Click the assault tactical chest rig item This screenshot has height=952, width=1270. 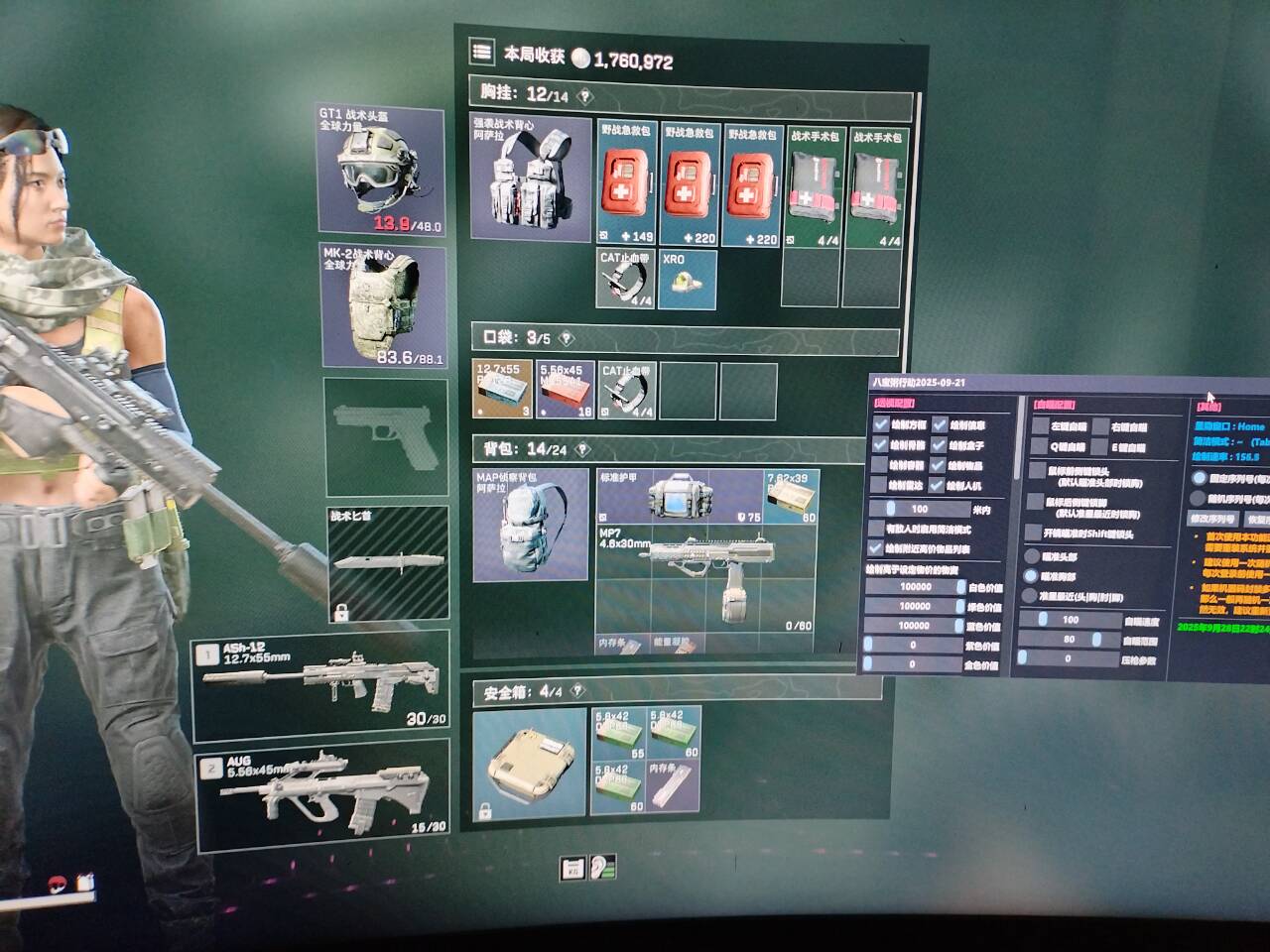click(529, 177)
